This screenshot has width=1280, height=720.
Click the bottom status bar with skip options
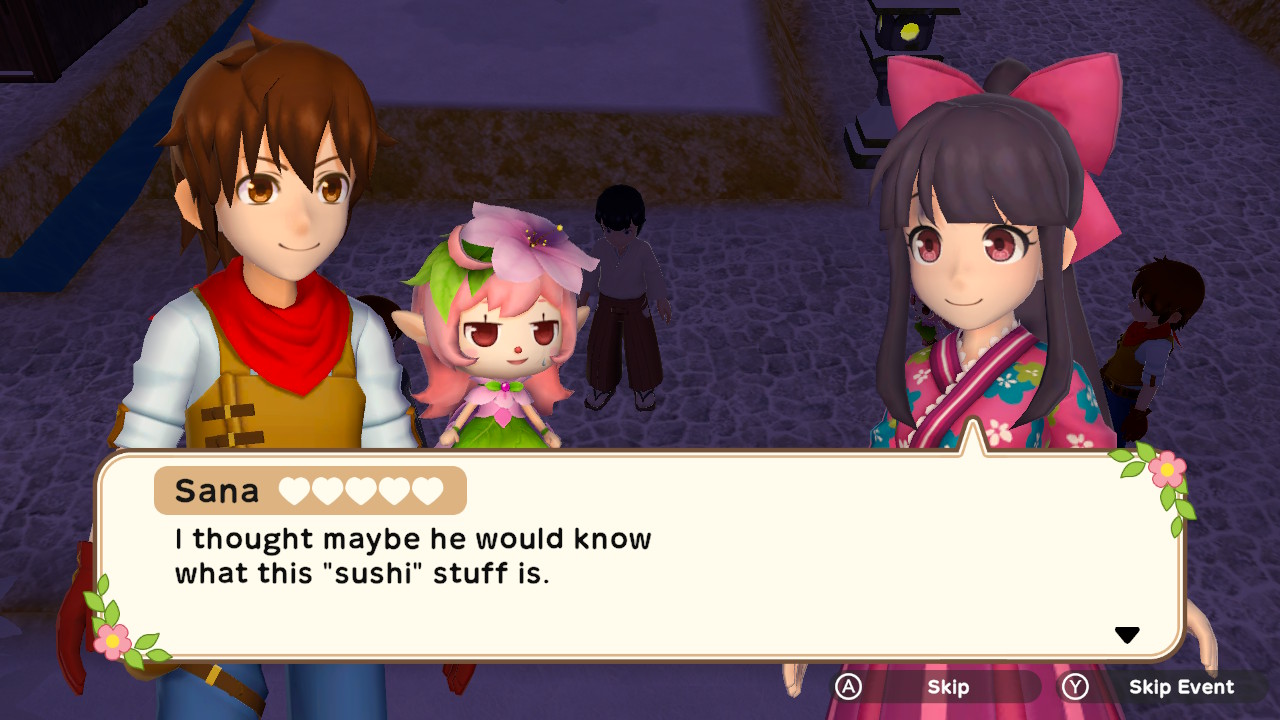[x=1040, y=688]
